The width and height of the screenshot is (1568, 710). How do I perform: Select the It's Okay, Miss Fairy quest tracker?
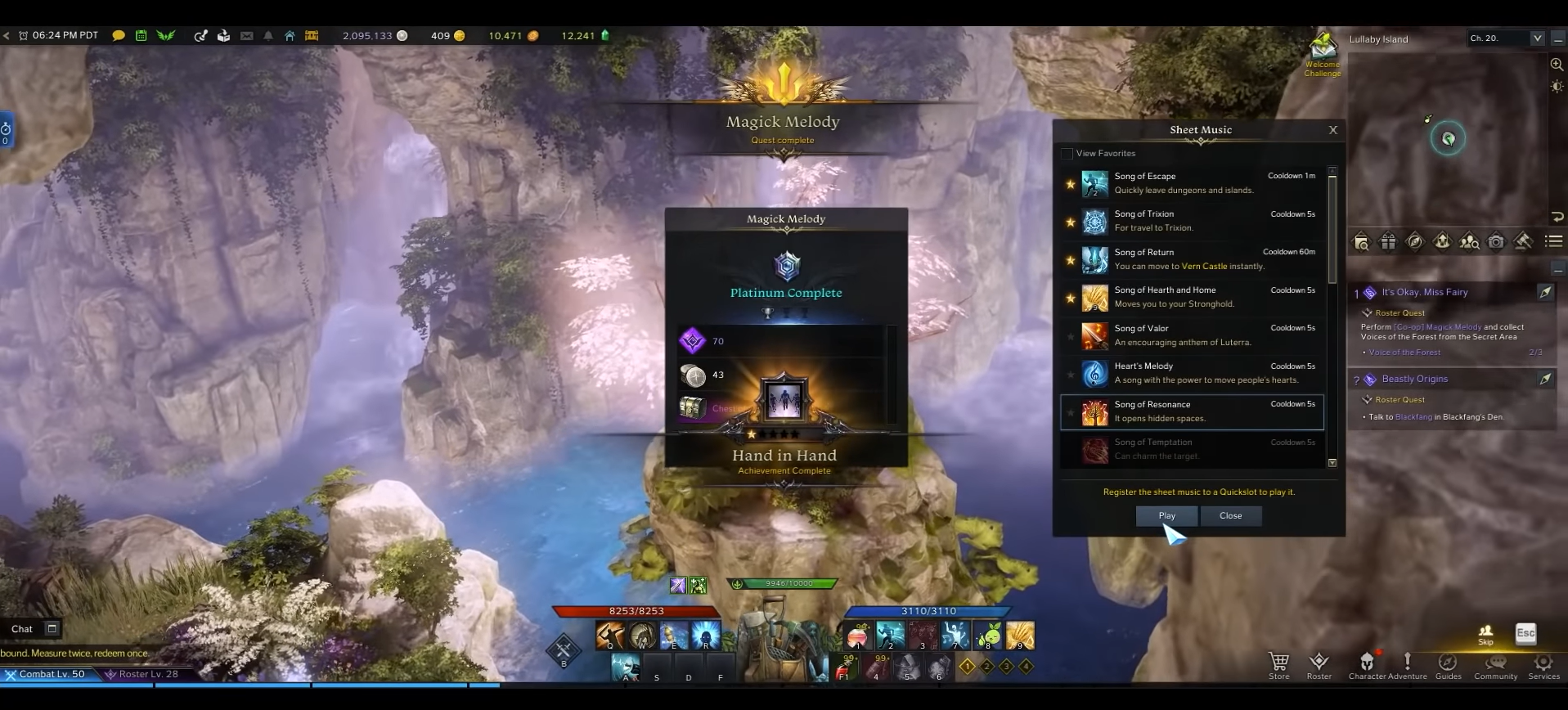tap(1424, 292)
